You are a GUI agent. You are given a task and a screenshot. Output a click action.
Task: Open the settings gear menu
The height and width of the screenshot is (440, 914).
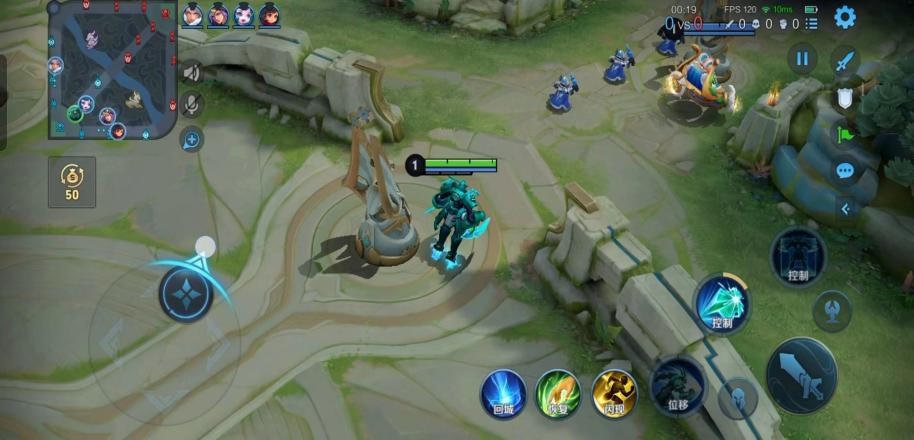[x=845, y=17]
